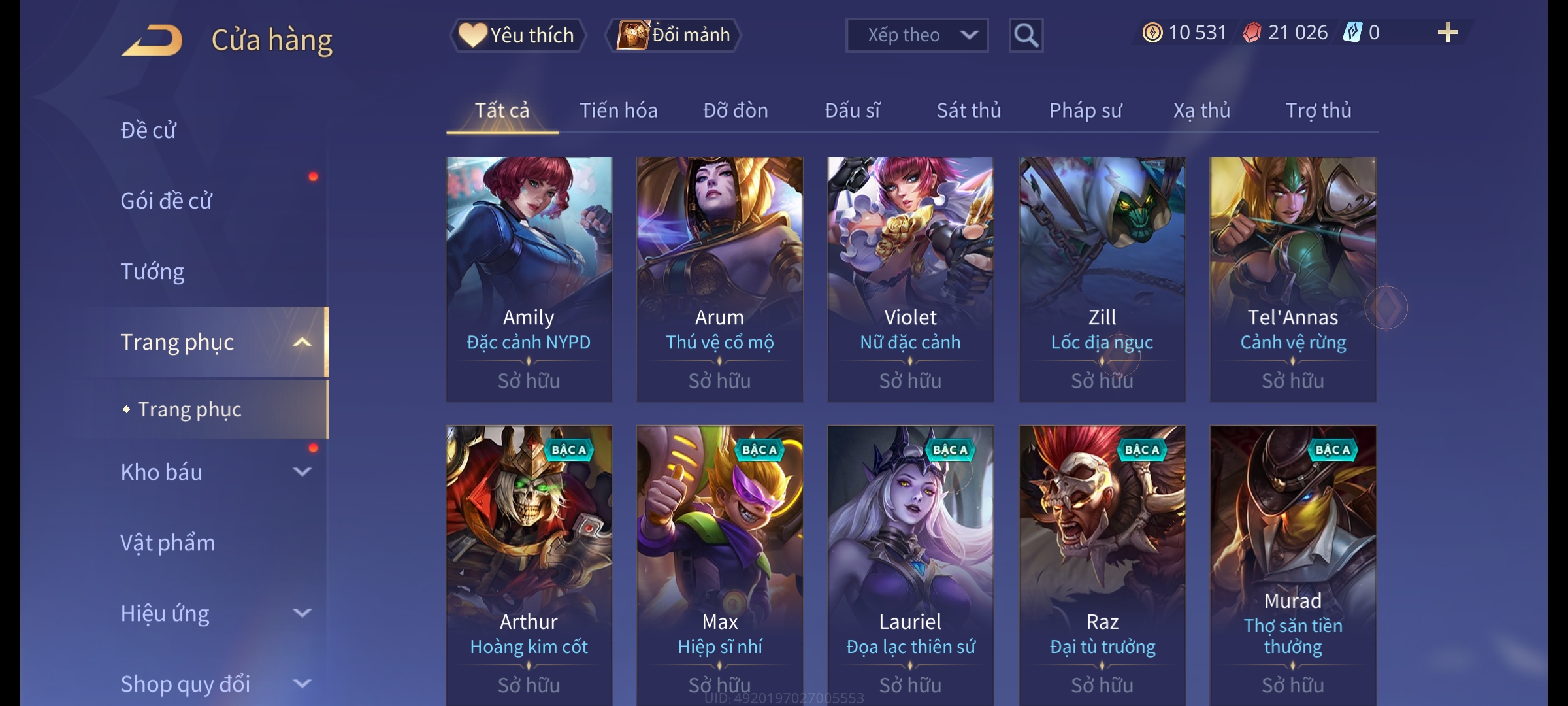Expand the Kho báu section
The width and height of the screenshot is (1568, 706).
(216, 472)
